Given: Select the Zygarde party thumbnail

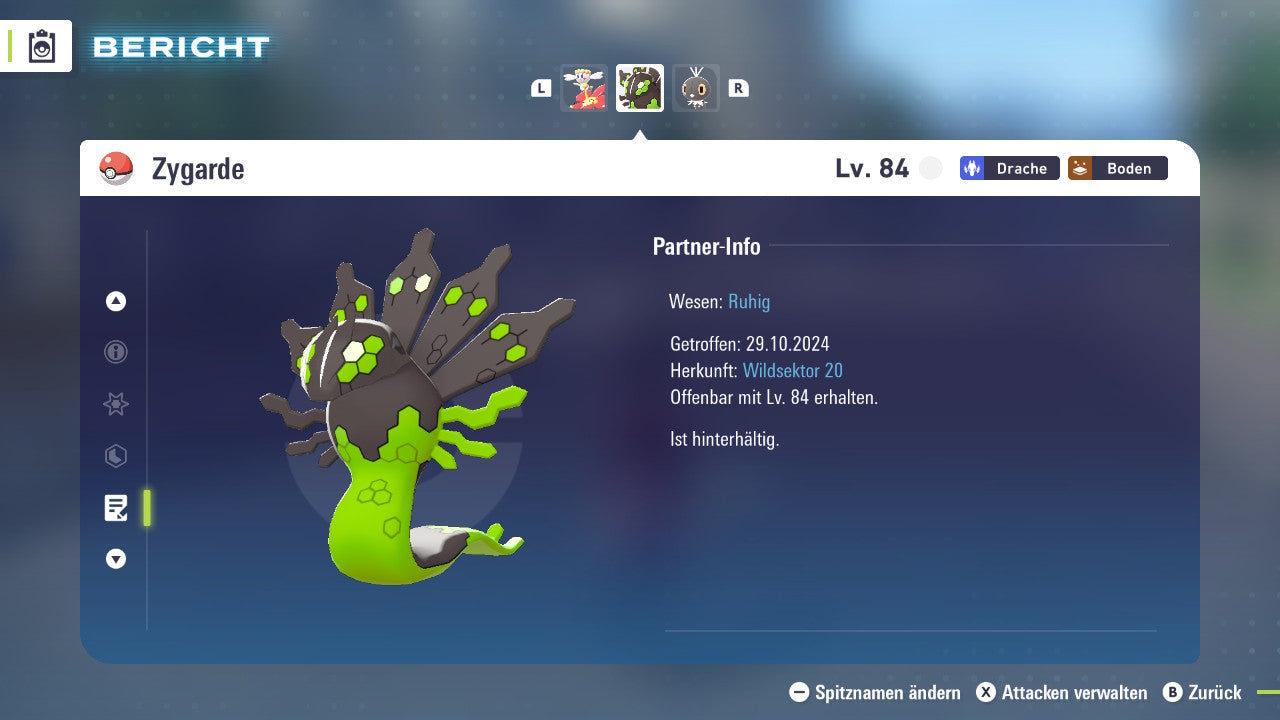Looking at the screenshot, I should 640,88.
